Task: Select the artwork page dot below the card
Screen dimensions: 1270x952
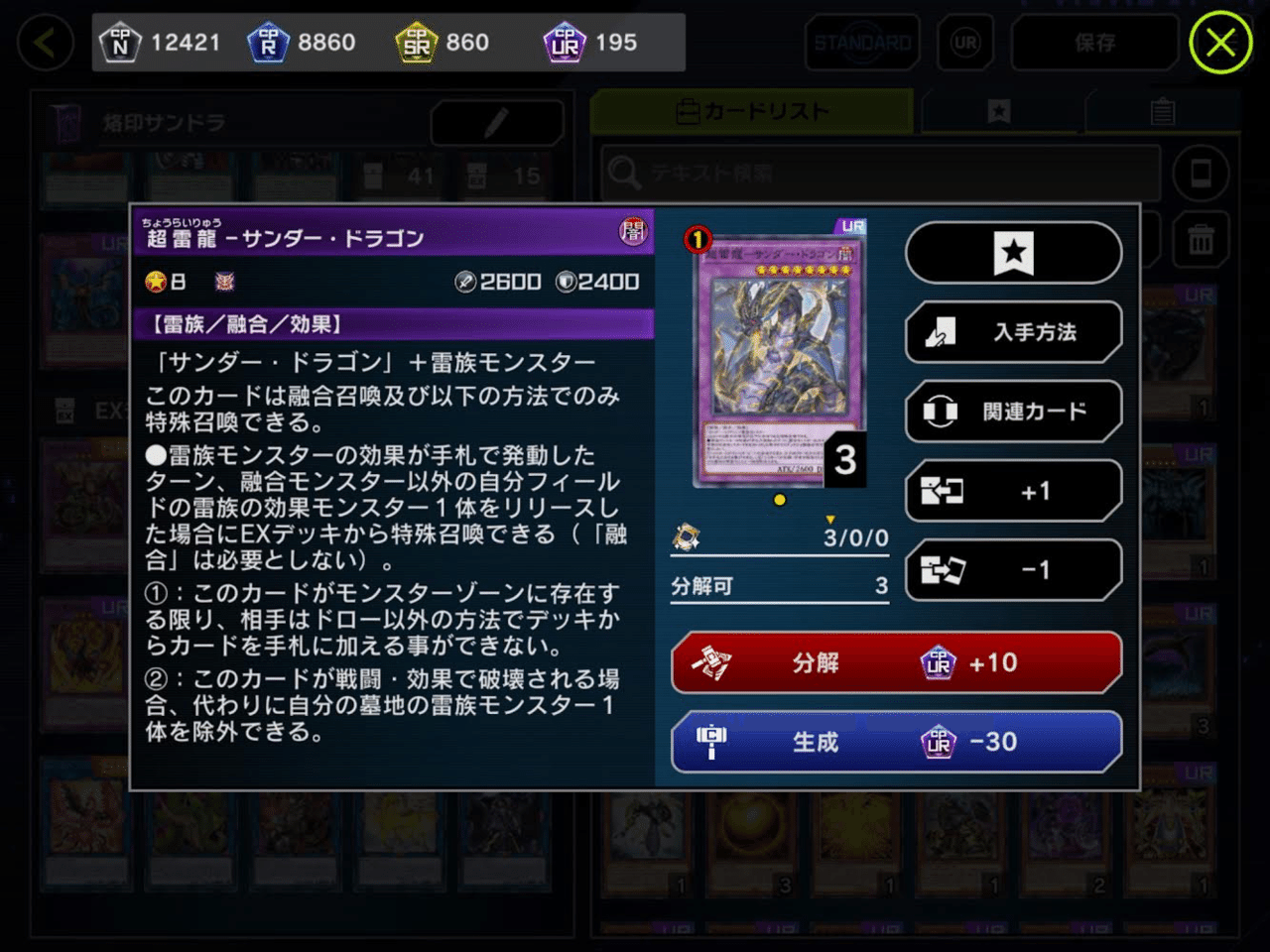Action: 780,501
